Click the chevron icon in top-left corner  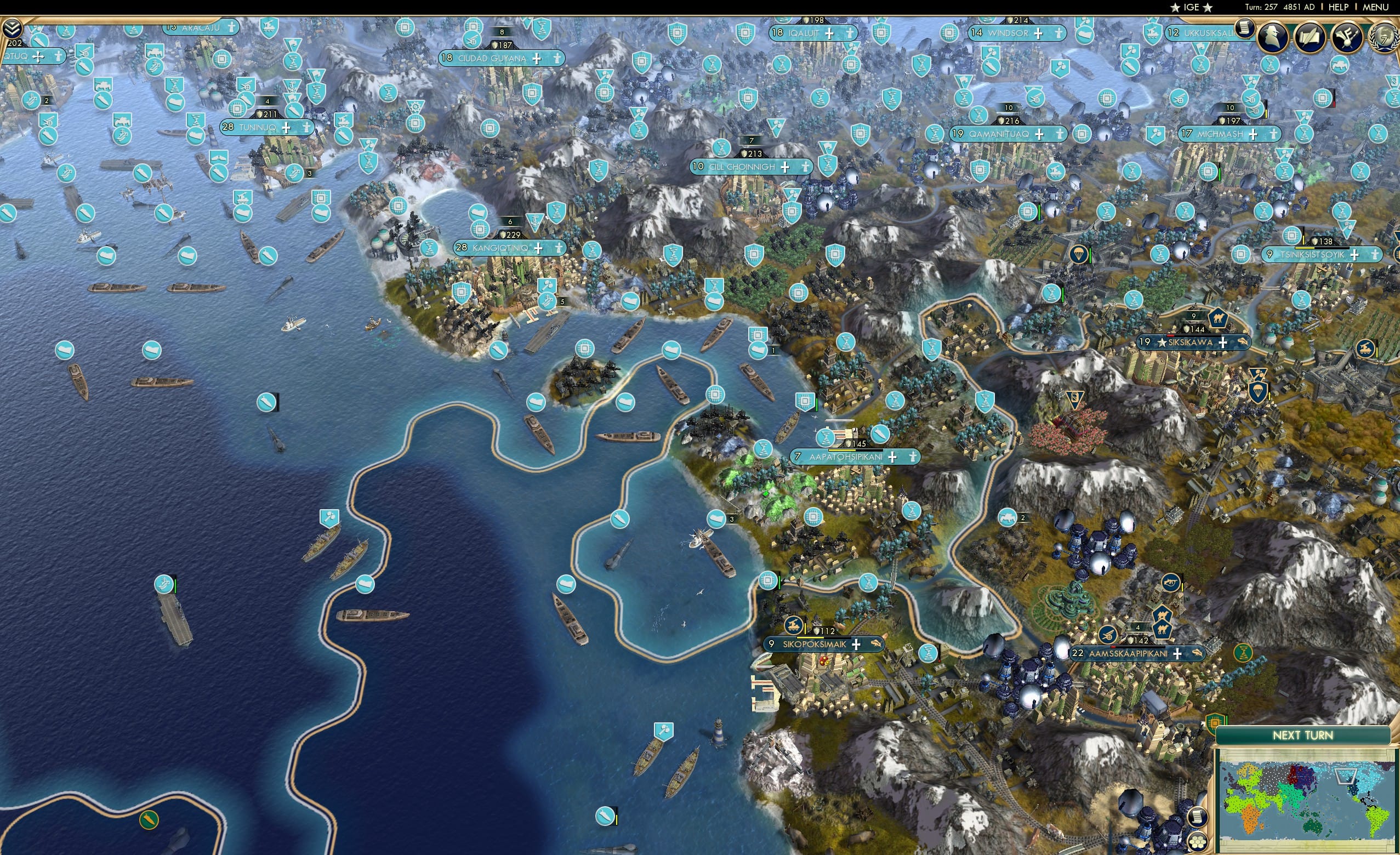point(13,29)
